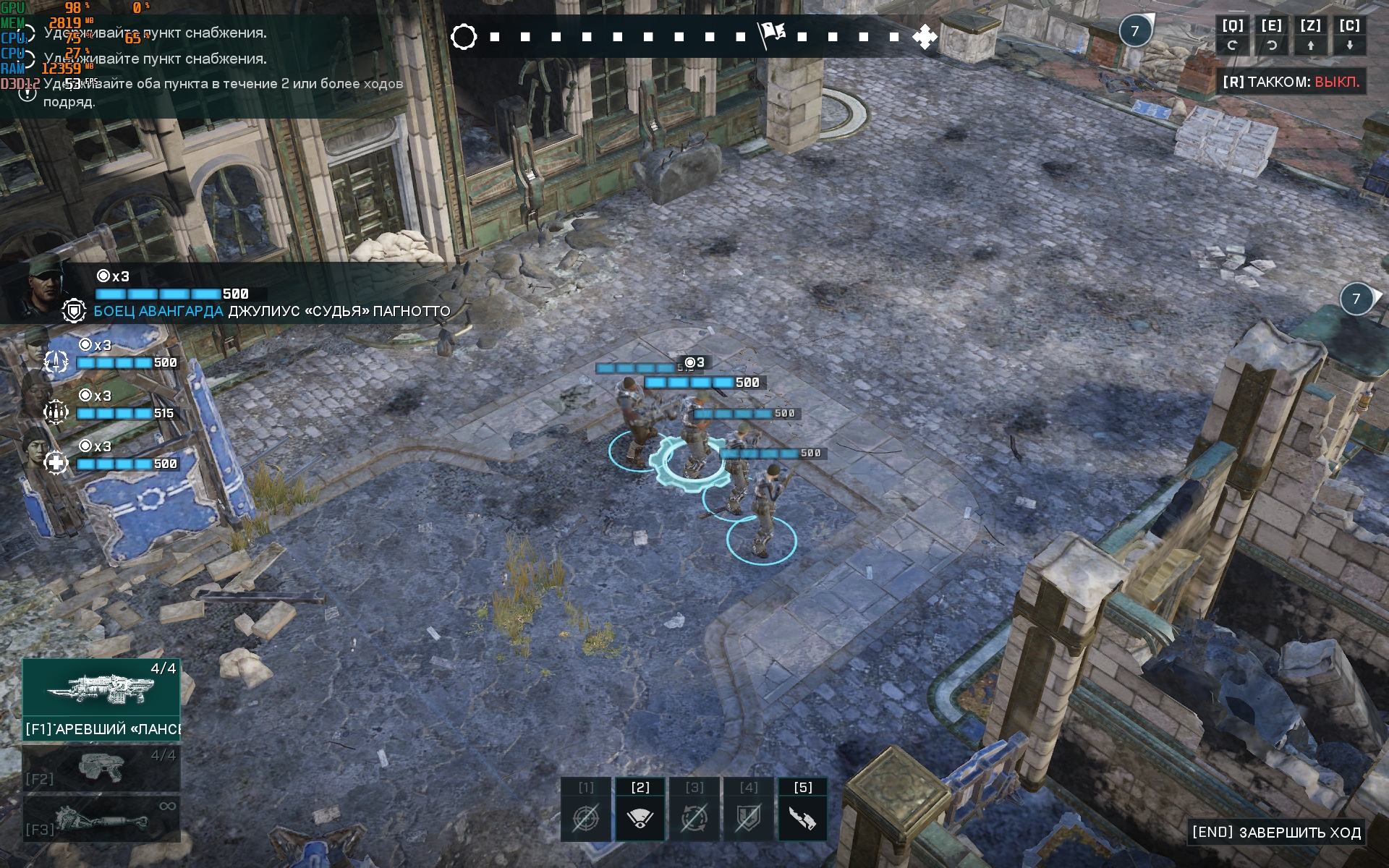1389x868 pixels.
Task: Toggle the ТАККОМ overlay on
Action: (1291, 82)
